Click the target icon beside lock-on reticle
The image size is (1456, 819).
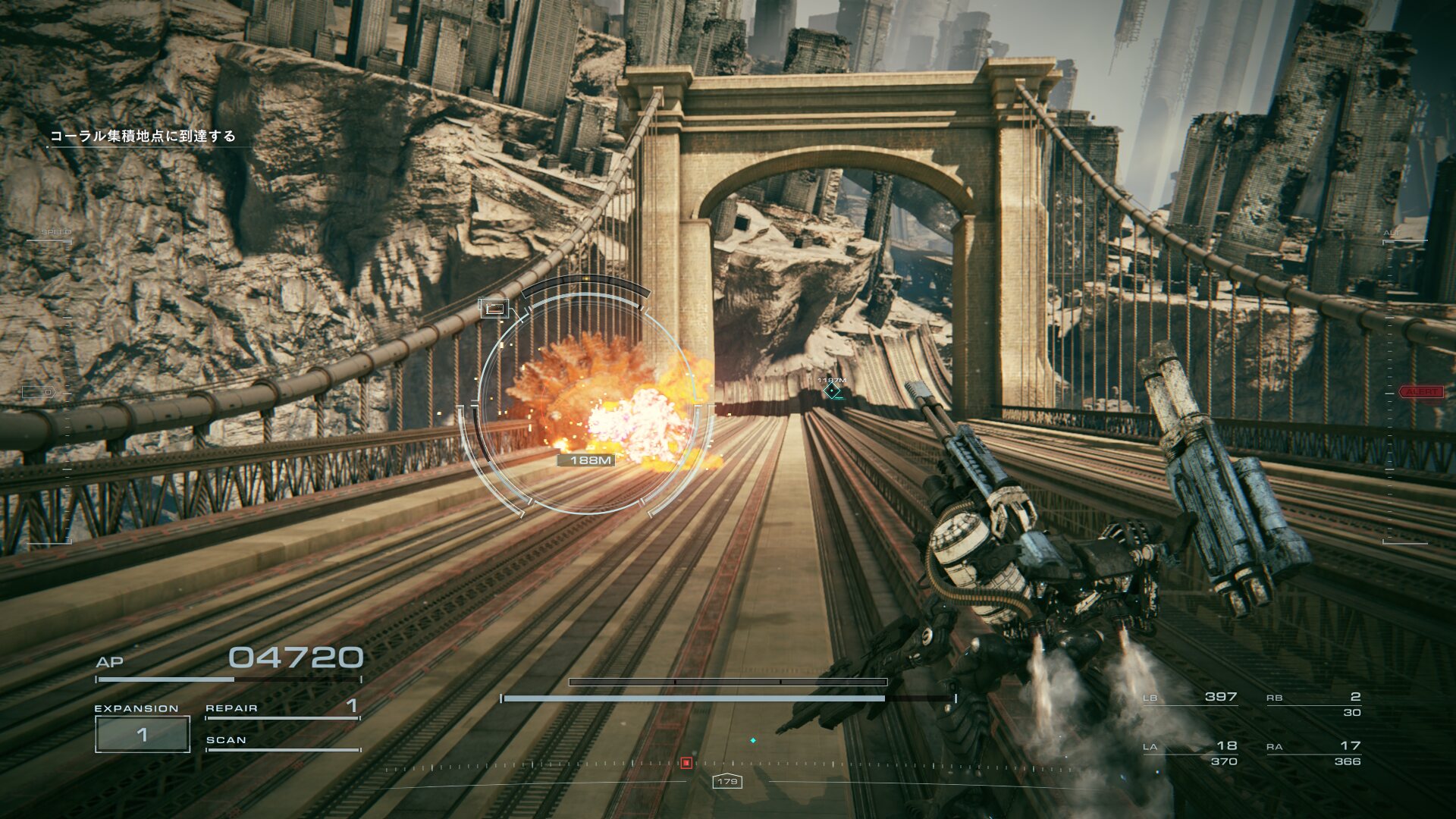point(494,308)
